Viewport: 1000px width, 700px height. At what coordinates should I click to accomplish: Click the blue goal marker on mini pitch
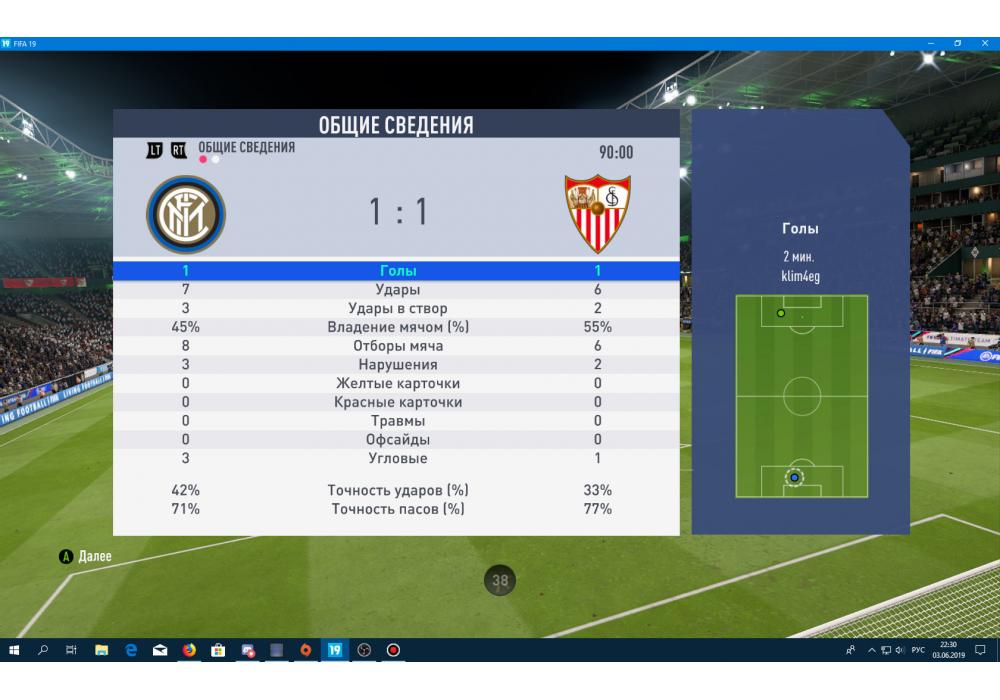click(794, 478)
